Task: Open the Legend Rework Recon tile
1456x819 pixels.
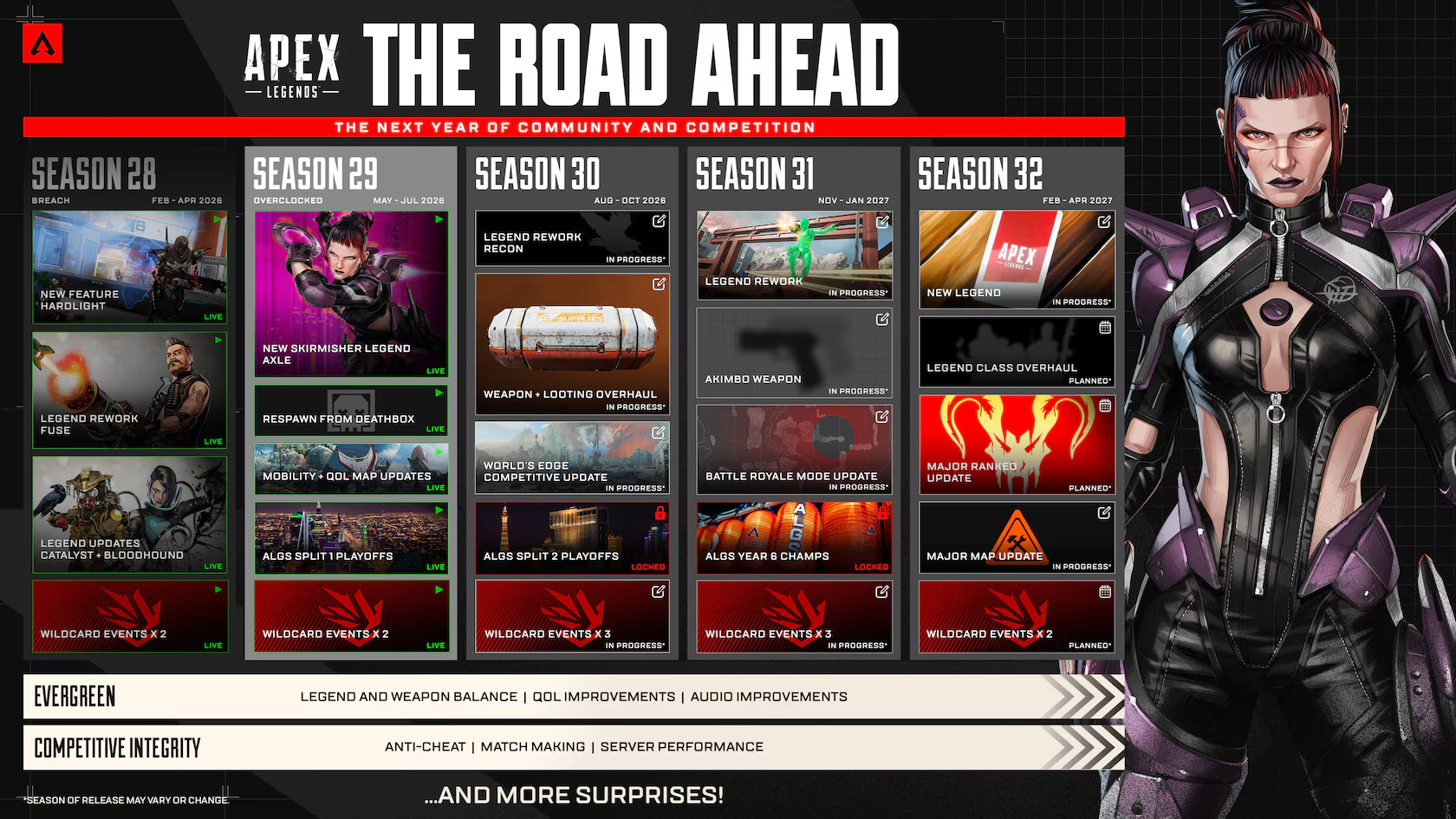Action: coord(572,238)
